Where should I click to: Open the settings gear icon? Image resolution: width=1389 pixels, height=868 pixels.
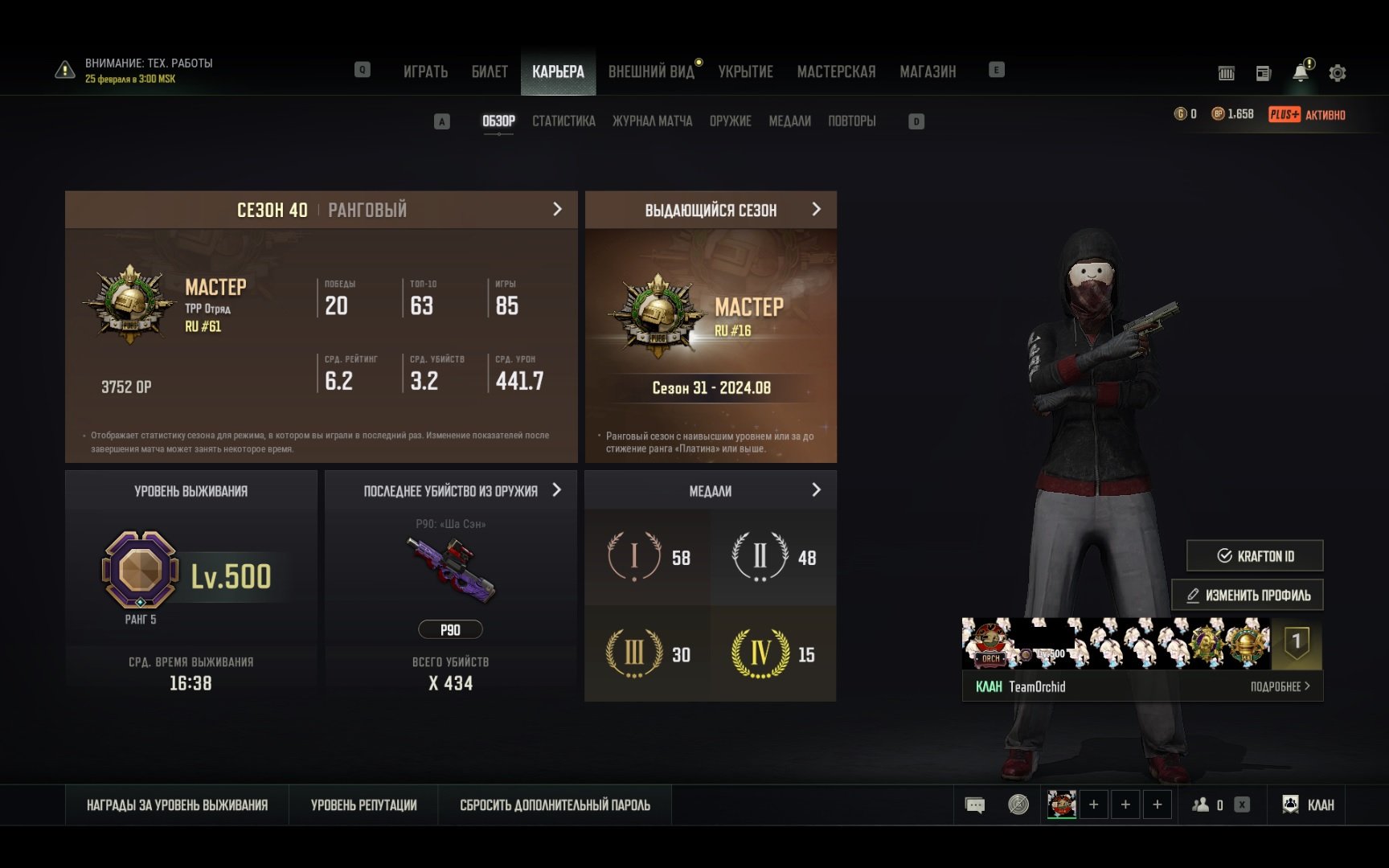tap(1338, 73)
